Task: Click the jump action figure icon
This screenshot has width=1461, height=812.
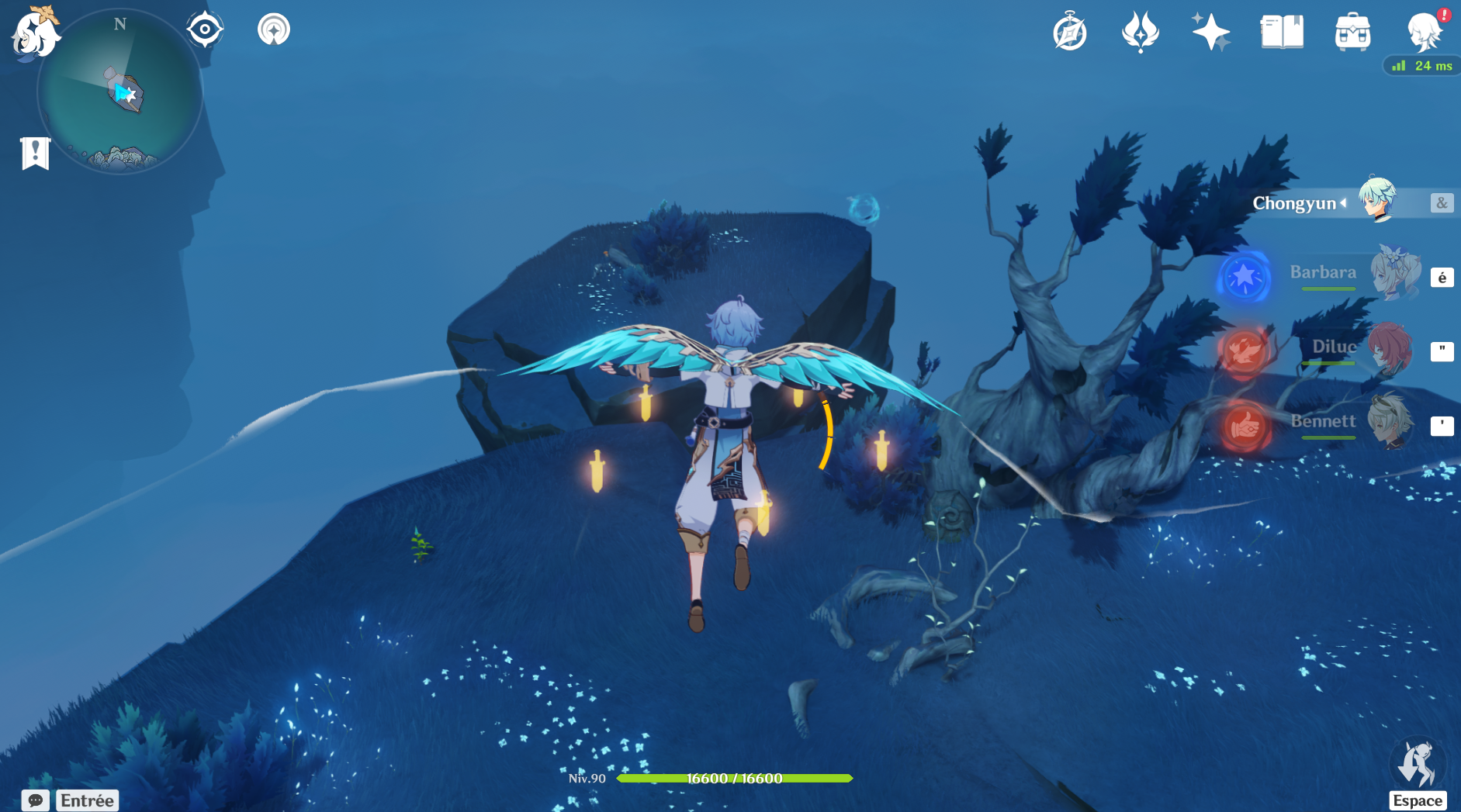Action: point(1417,764)
